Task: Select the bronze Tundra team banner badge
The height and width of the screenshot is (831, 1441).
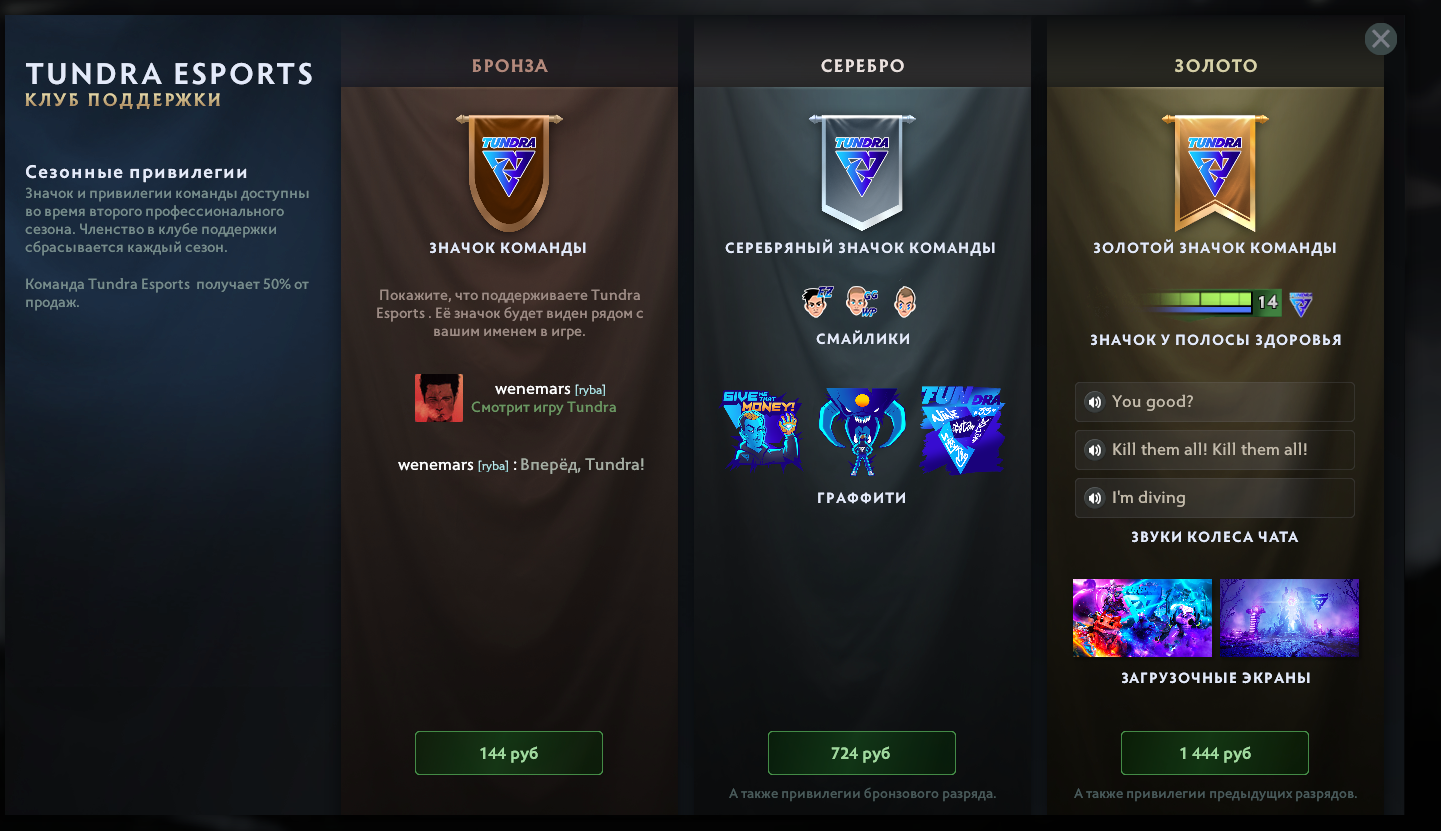Action: click(508, 170)
